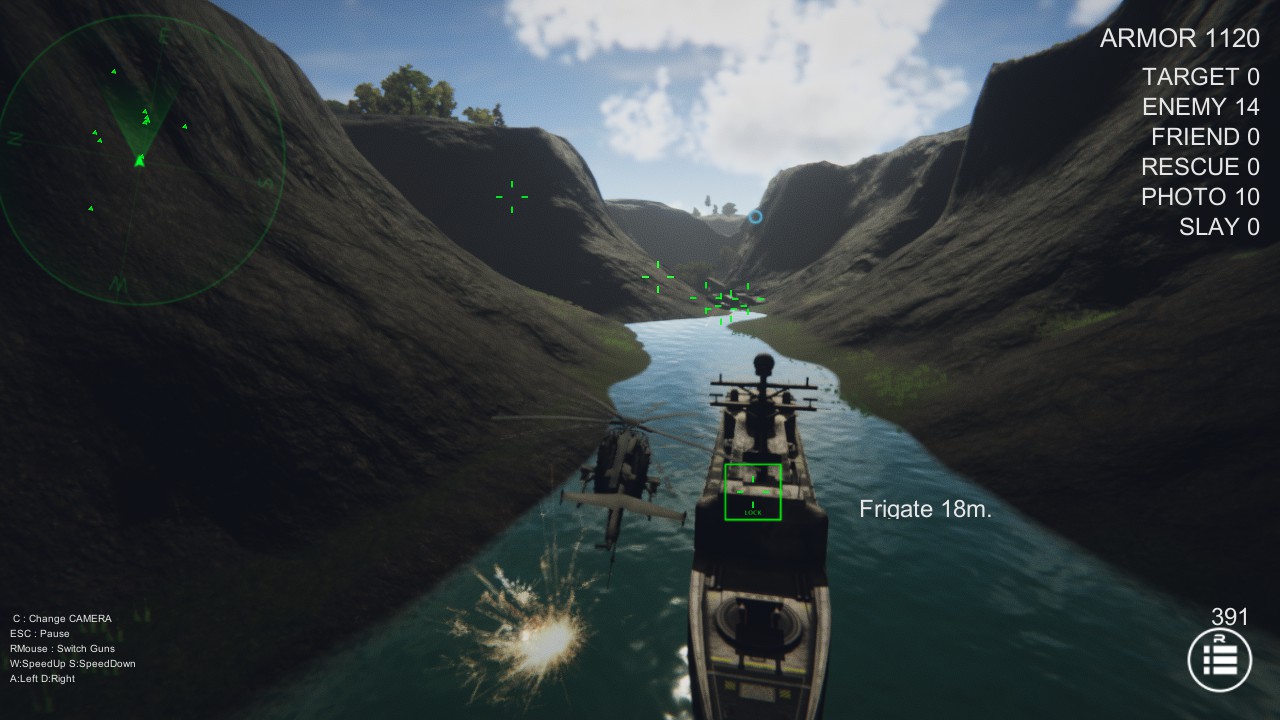This screenshot has width=1280, height=720.
Task: Expand the ENEMY 14 counter entry
Action: pos(1197,106)
